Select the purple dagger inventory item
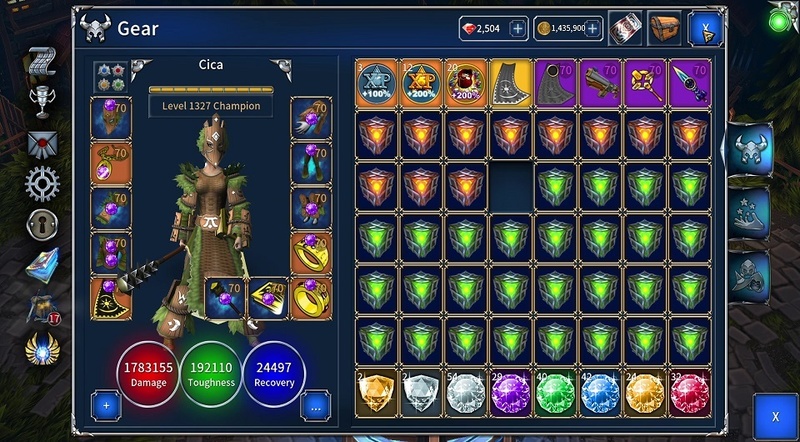This screenshot has width=800, height=442. pos(692,84)
